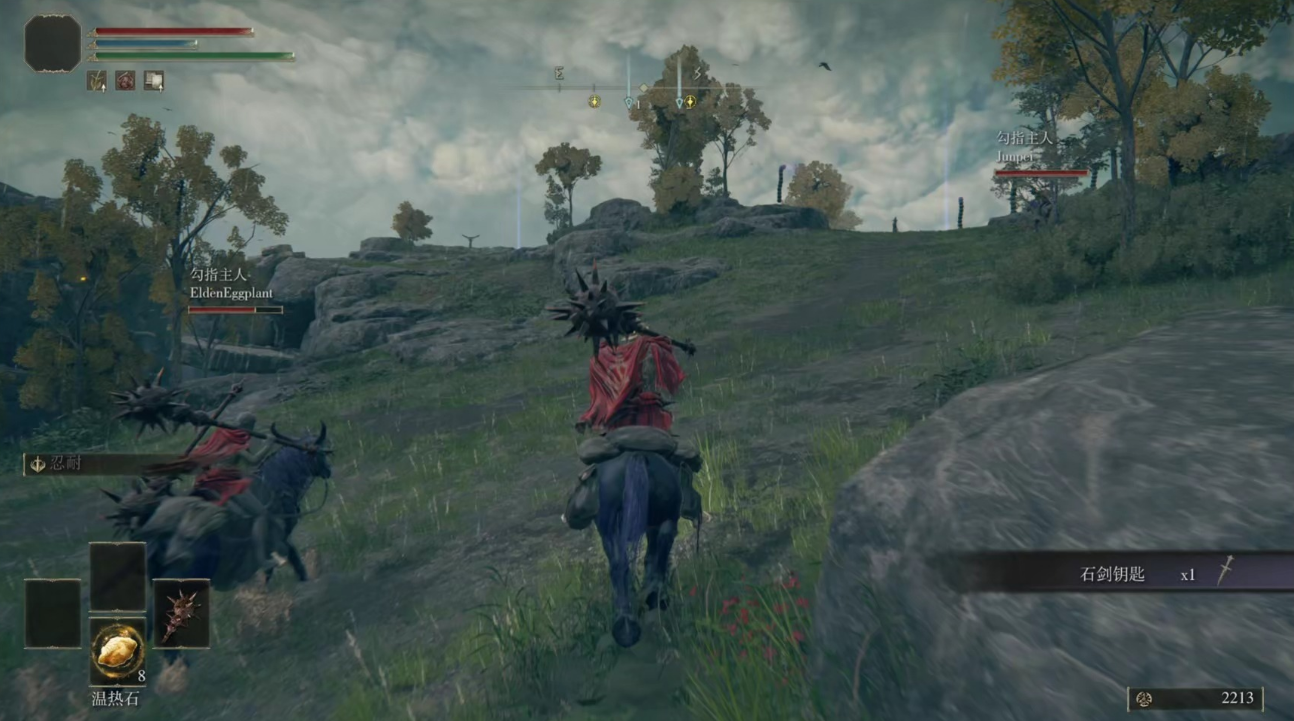Open the octagonal portrait frame
This screenshot has width=1294, height=721.
coord(53,43)
